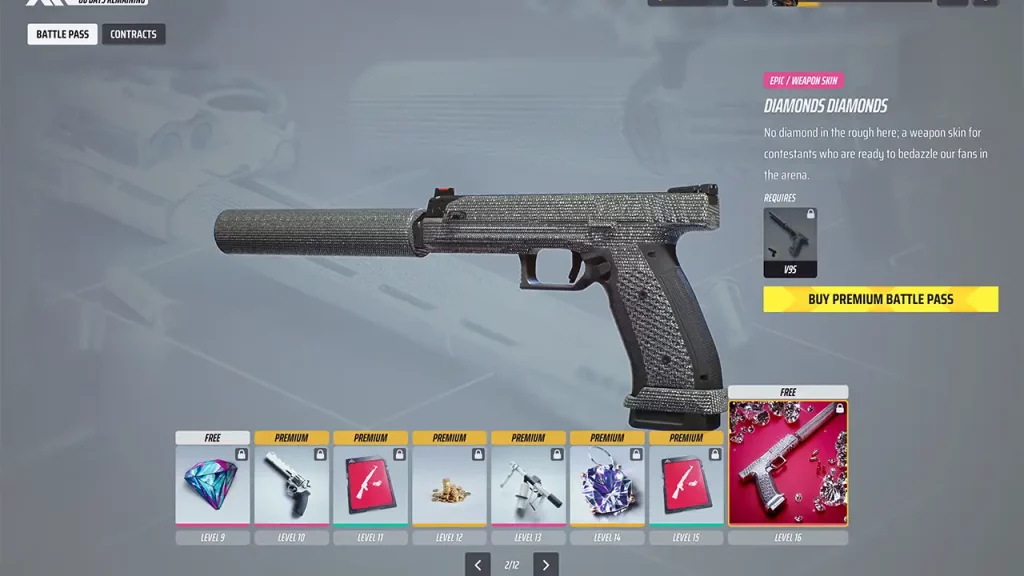The height and width of the screenshot is (576, 1024).
Task: Go to the previous reward page
Action: pyautogui.click(x=478, y=565)
